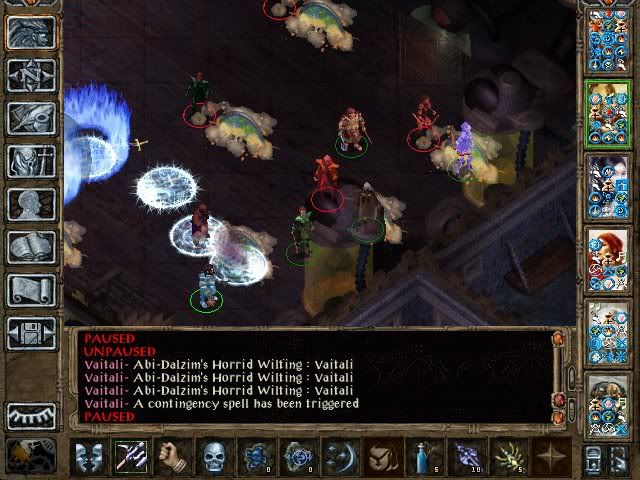Viewport: 640px width, 480px height.
Task: Activate the skull ability icon
Action: 216,458
